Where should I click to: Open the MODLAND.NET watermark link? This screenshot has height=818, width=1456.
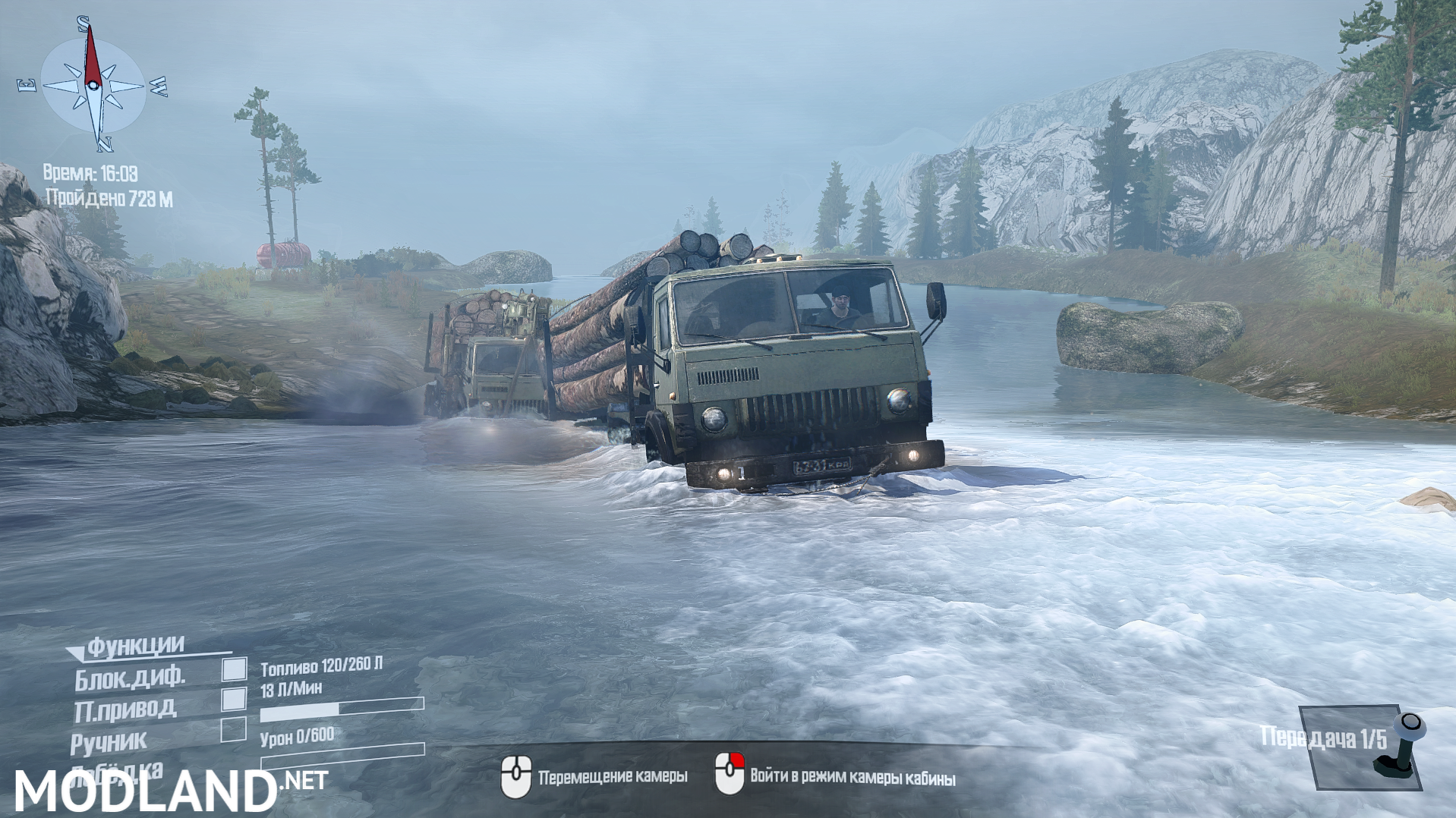click(x=169, y=788)
